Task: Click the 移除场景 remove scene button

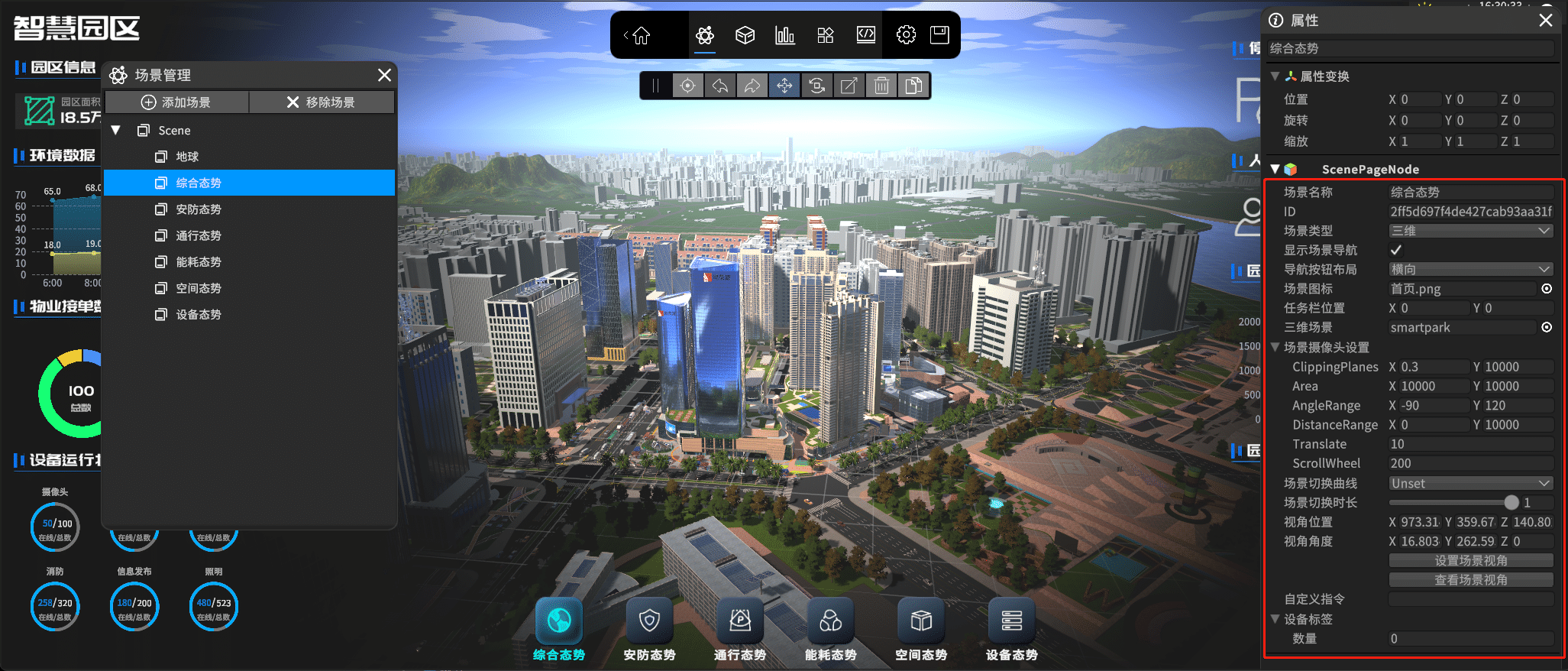Action: coord(322,102)
